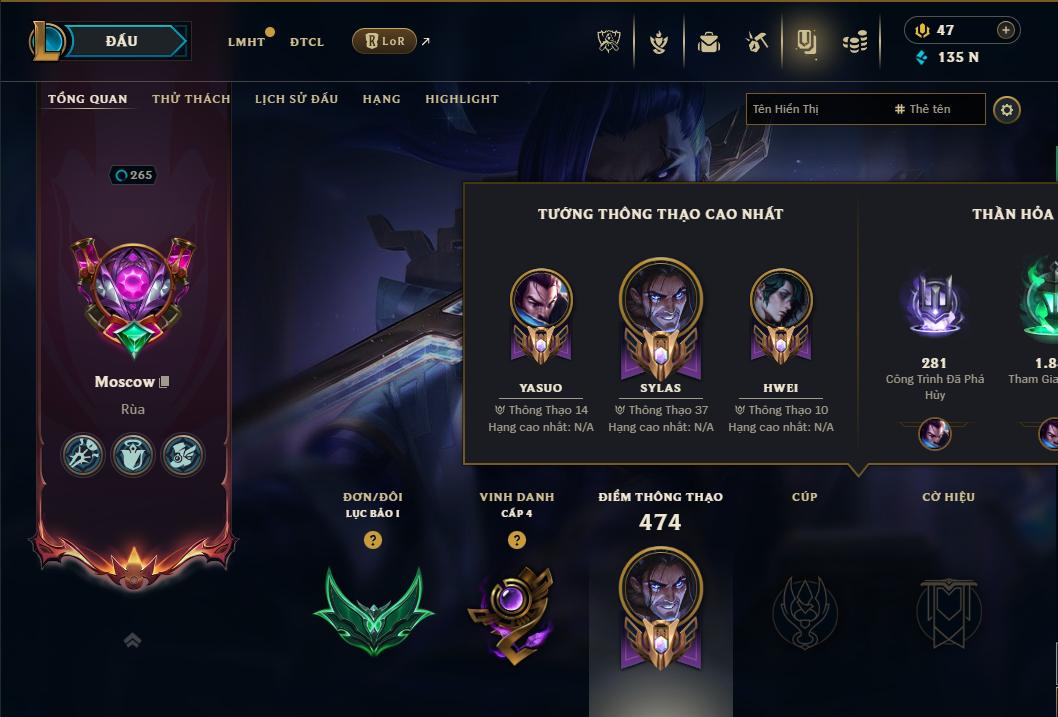Show the HIGHLIGHT tab

click(x=461, y=99)
